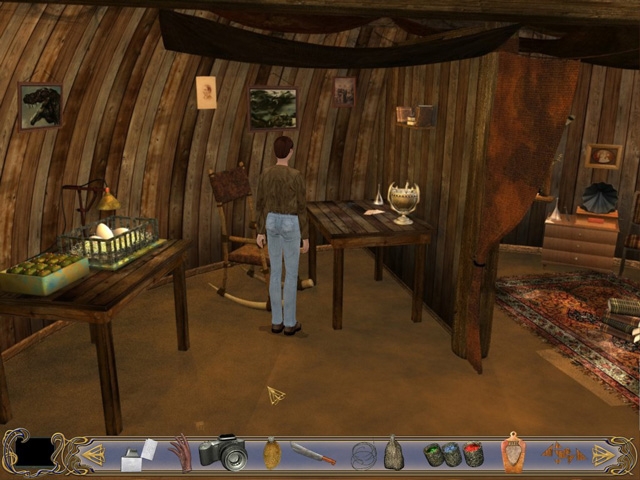This screenshot has height=480, width=640.
Task: Choose the amber flask item
Action: tap(272, 453)
